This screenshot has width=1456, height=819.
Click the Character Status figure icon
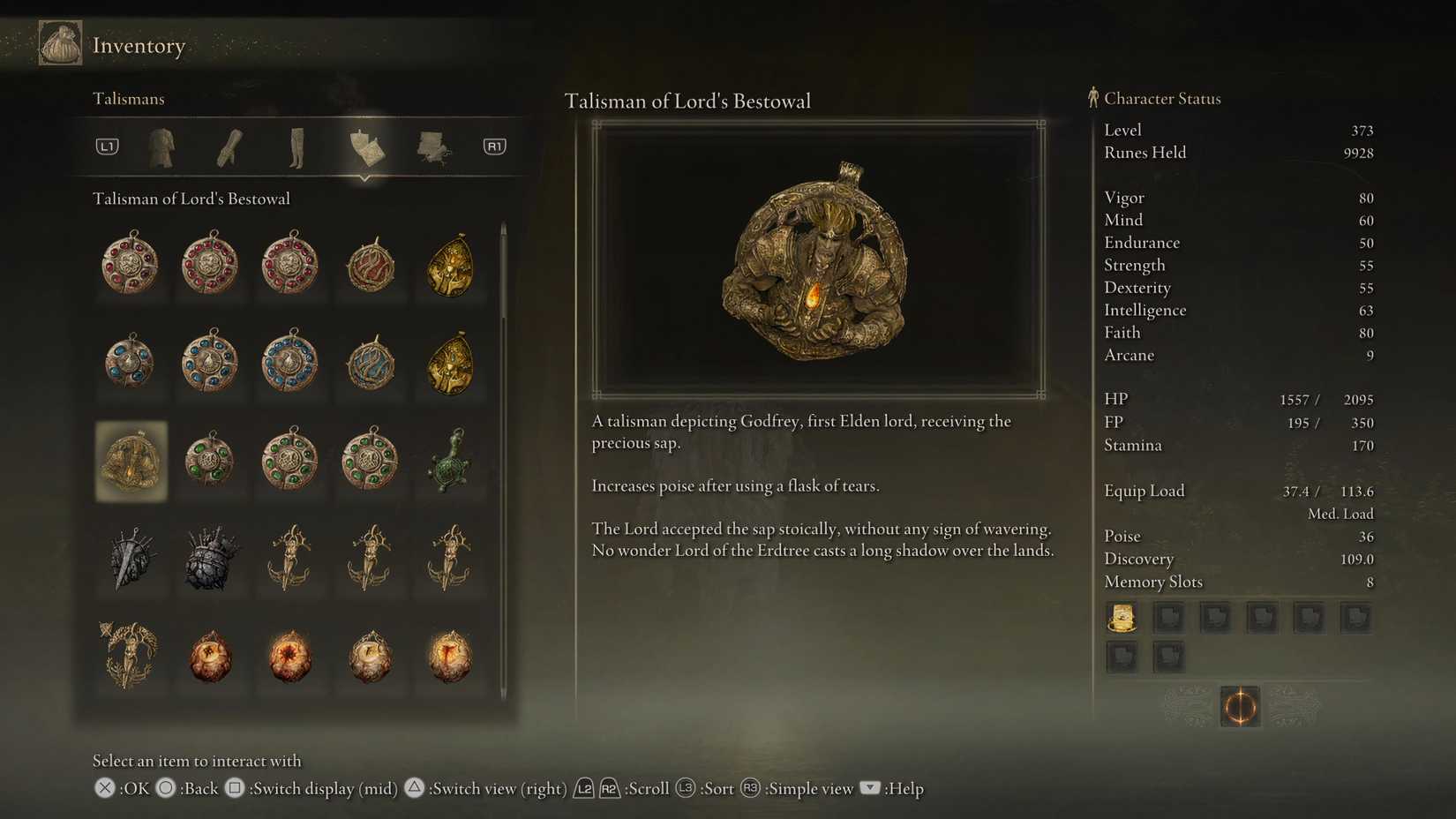pyautogui.click(x=1092, y=98)
